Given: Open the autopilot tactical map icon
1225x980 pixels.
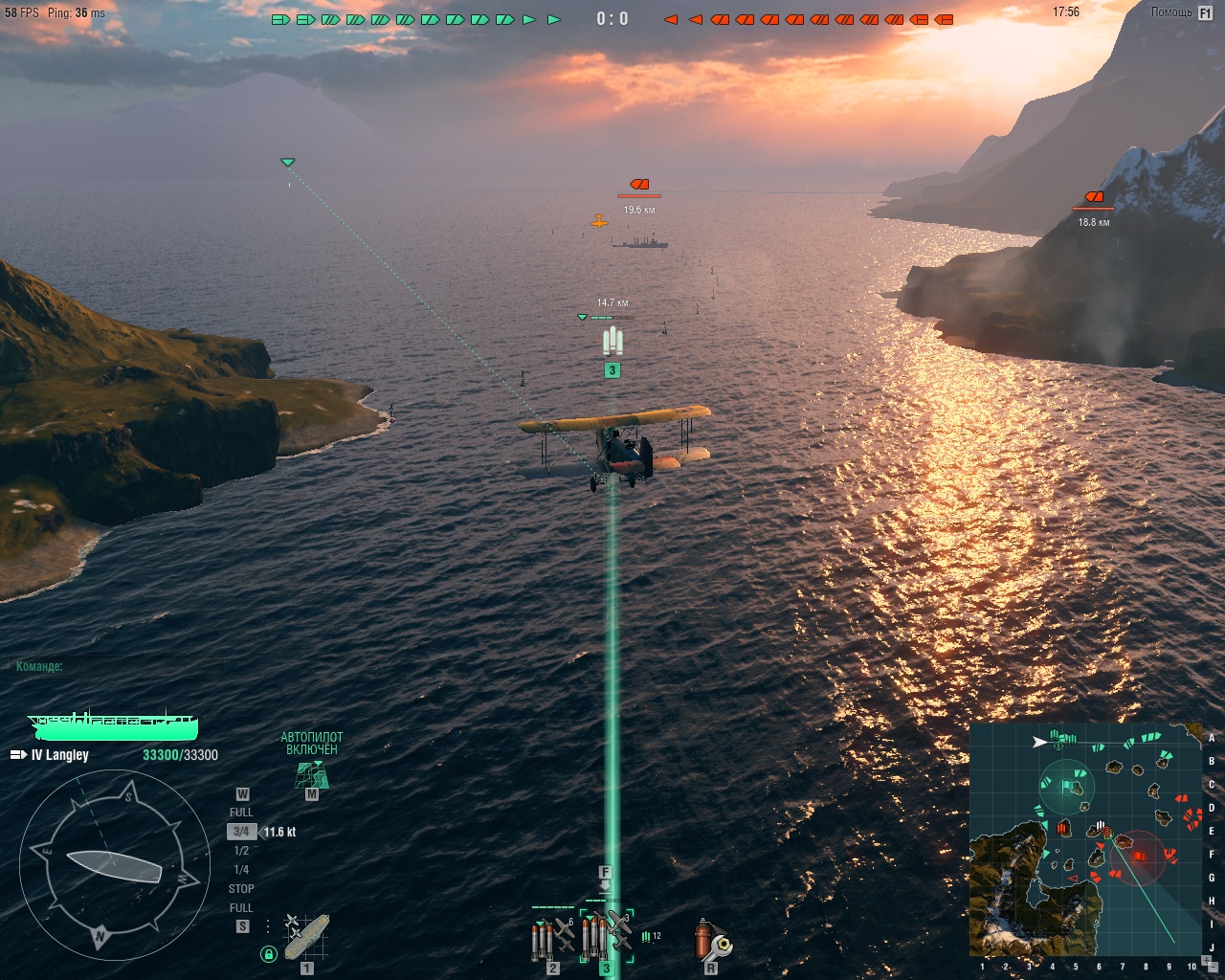Looking at the screenshot, I should tap(311, 775).
